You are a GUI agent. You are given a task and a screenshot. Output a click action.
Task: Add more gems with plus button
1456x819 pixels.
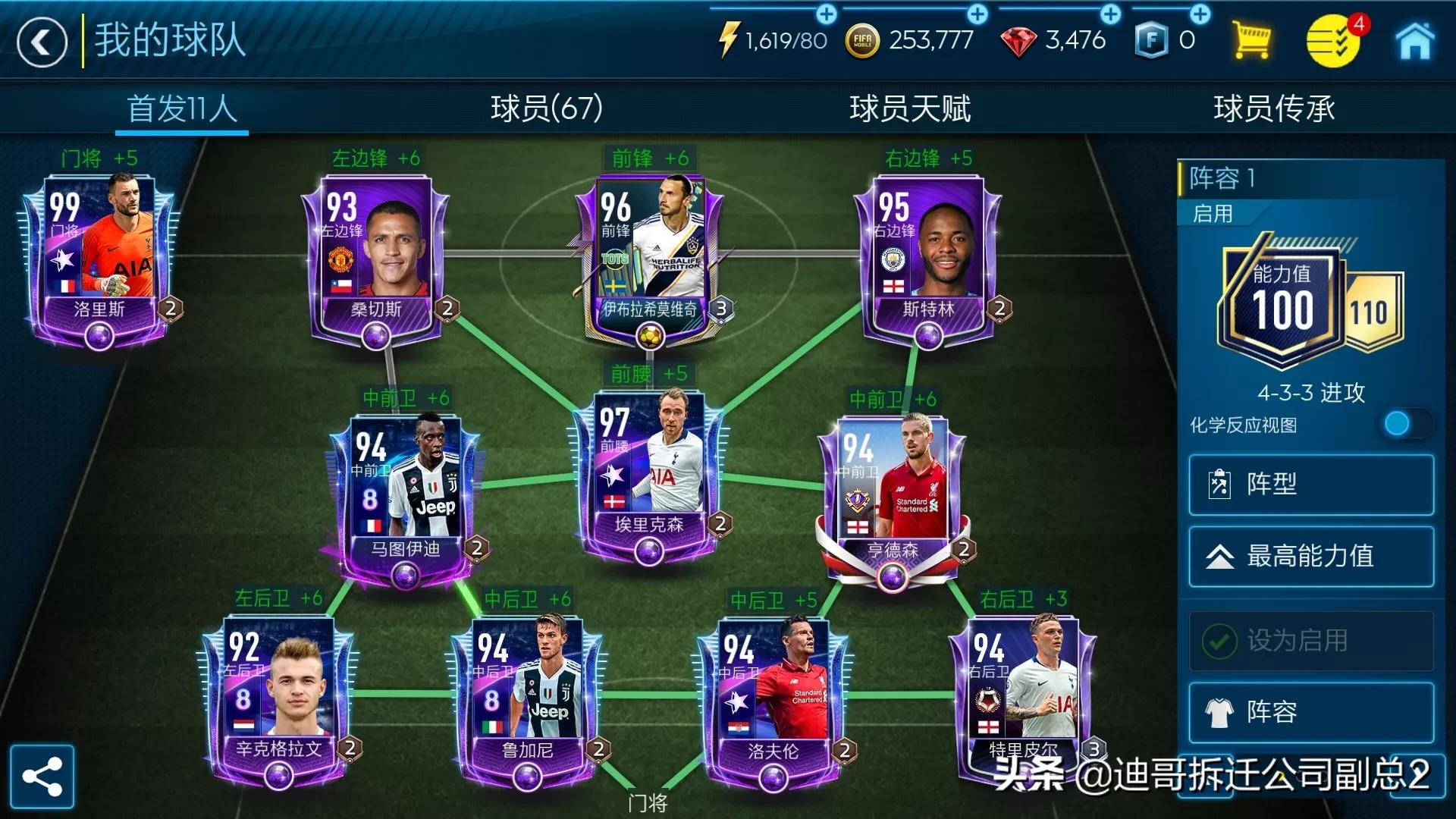pyautogui.click(x=1110, y=14)
